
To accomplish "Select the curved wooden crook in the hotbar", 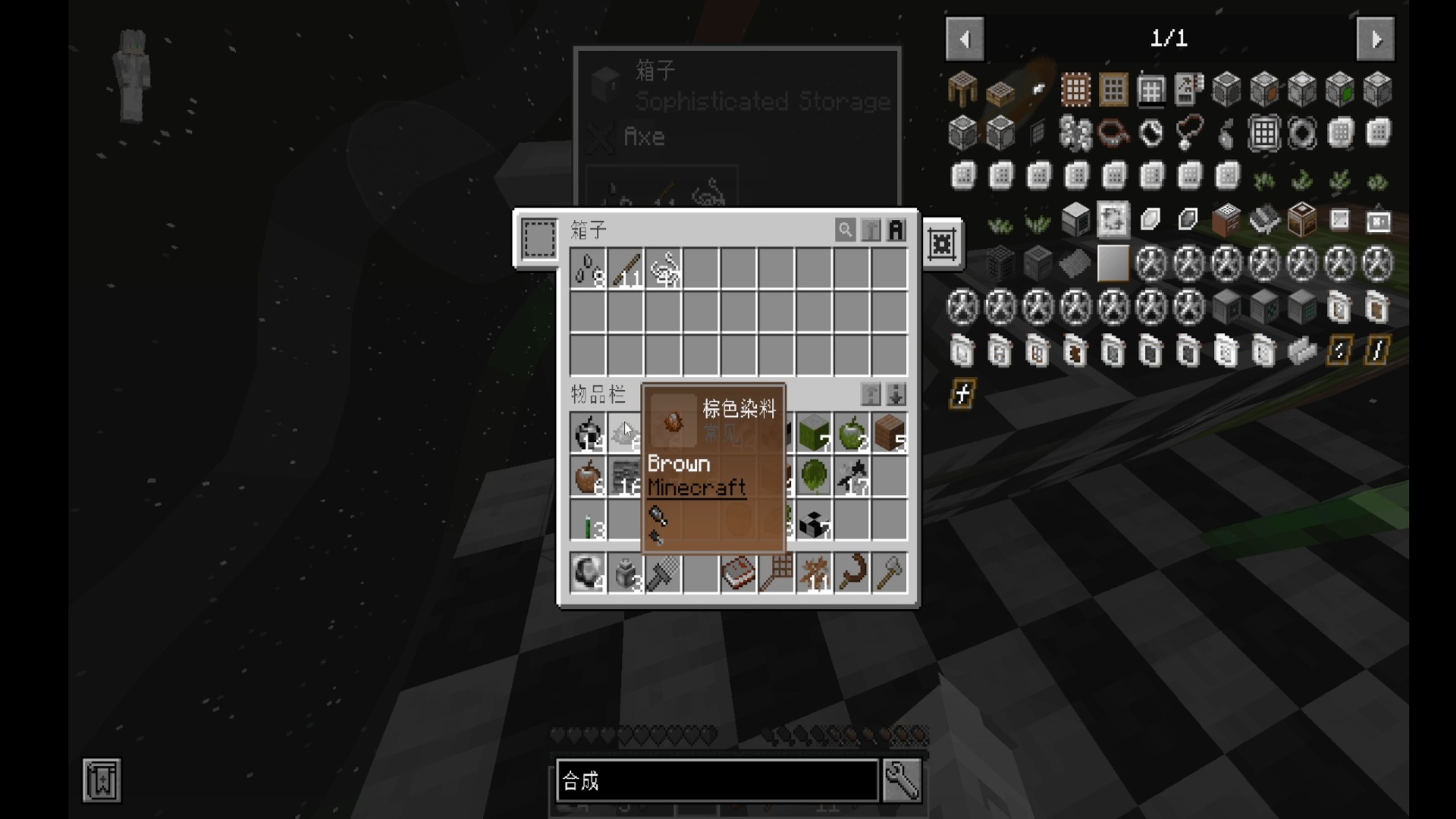I will click(x=852, y=573).
